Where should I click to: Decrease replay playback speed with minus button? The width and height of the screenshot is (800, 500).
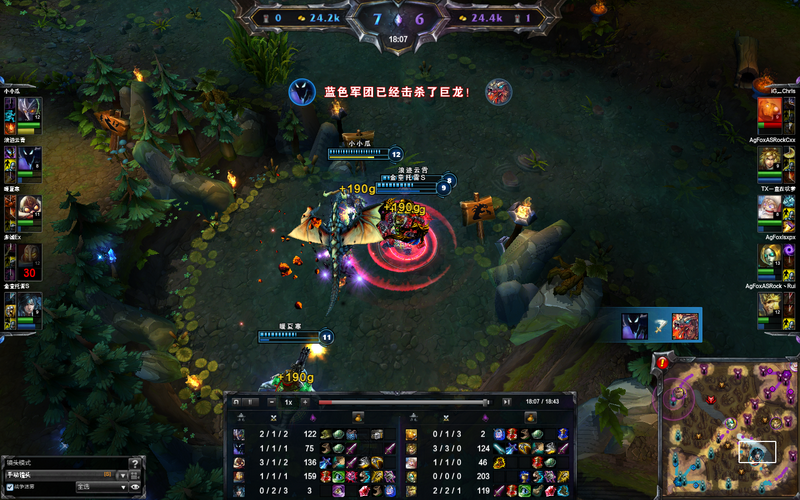tap(273, 402)
